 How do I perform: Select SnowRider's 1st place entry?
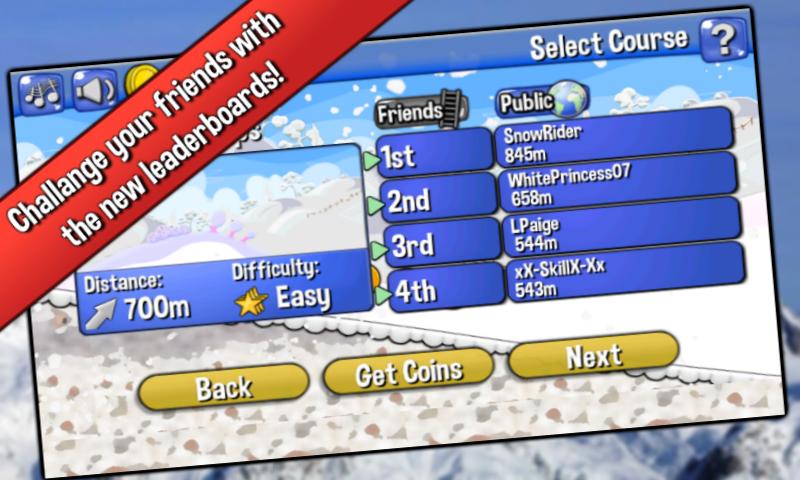click(x=612, y=142)
